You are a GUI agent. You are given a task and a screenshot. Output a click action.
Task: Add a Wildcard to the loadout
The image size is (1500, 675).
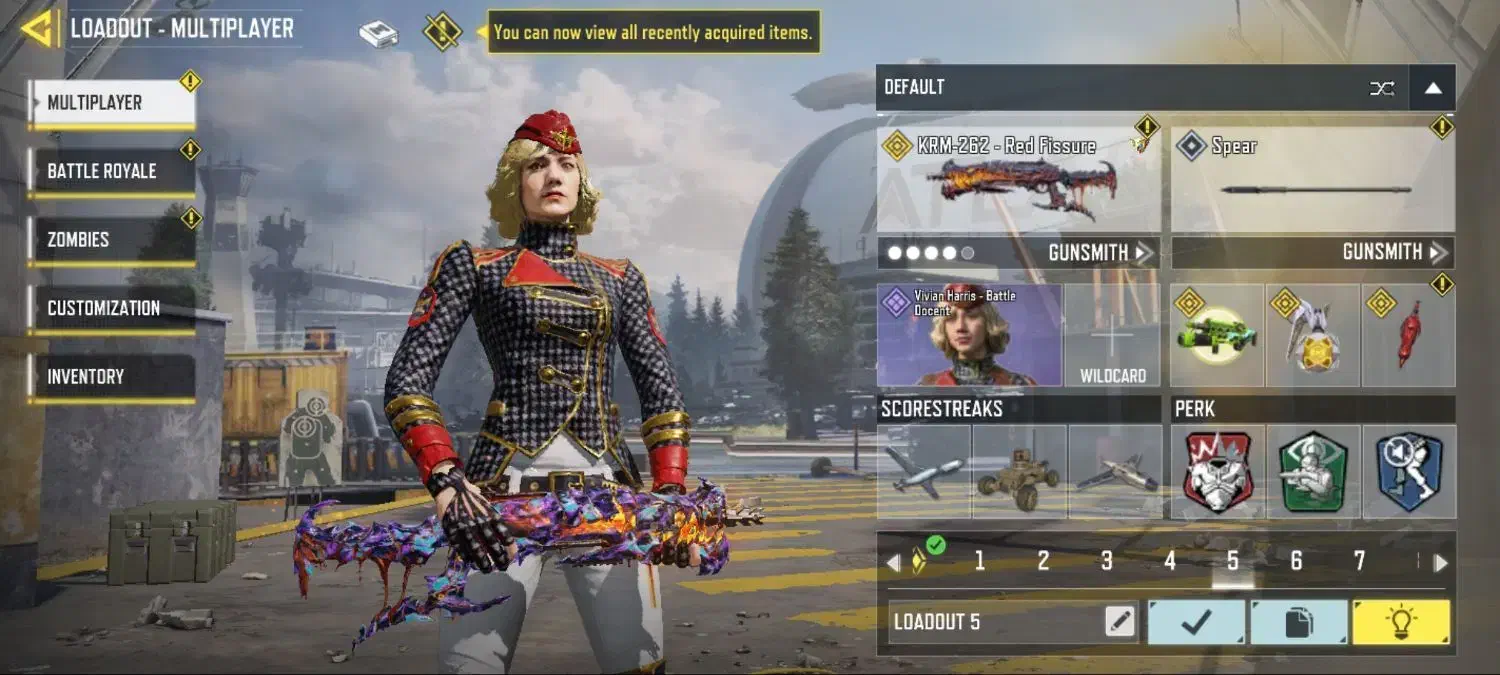click(1112, 336)
